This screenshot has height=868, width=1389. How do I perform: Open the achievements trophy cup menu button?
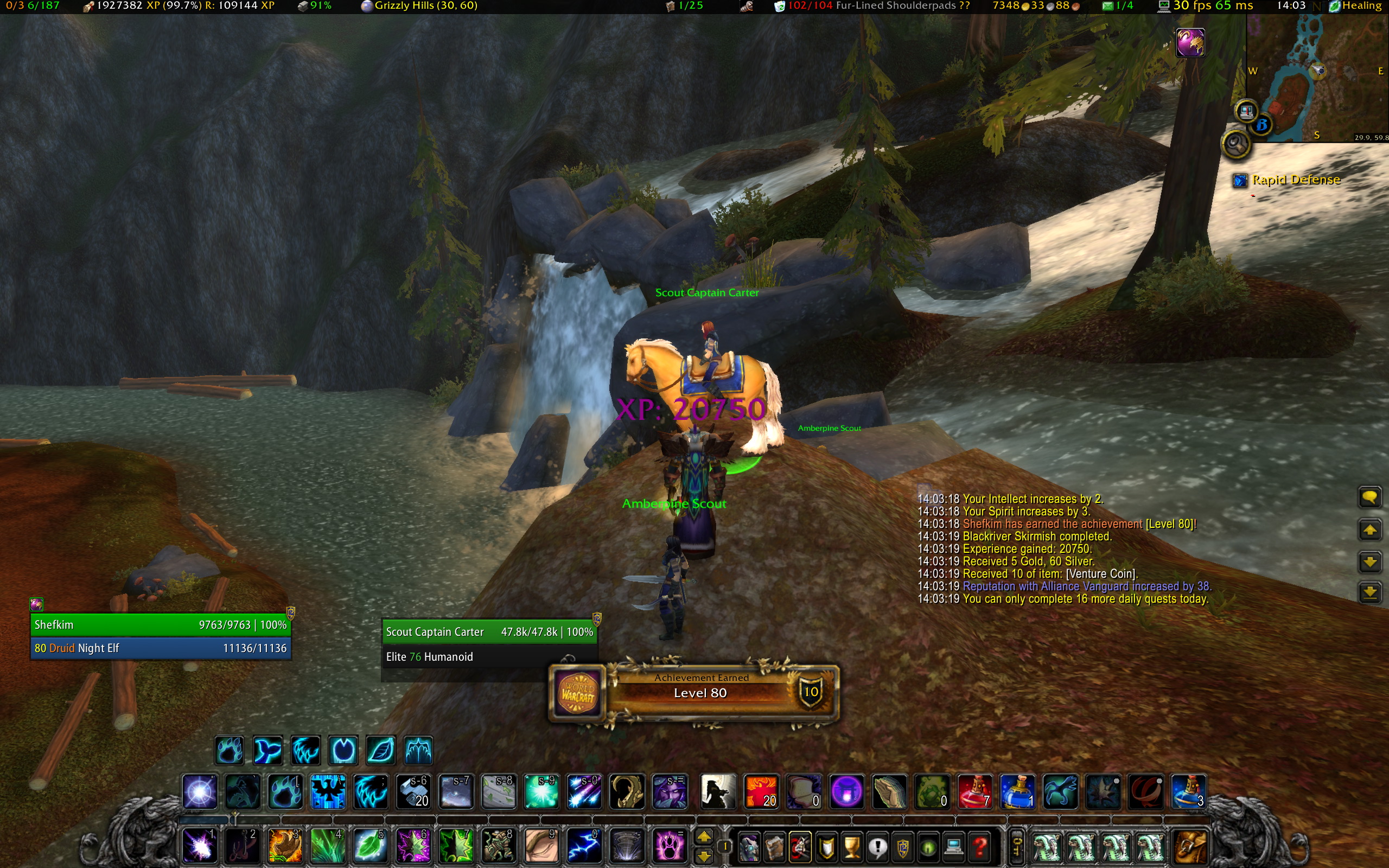(852, 846)
